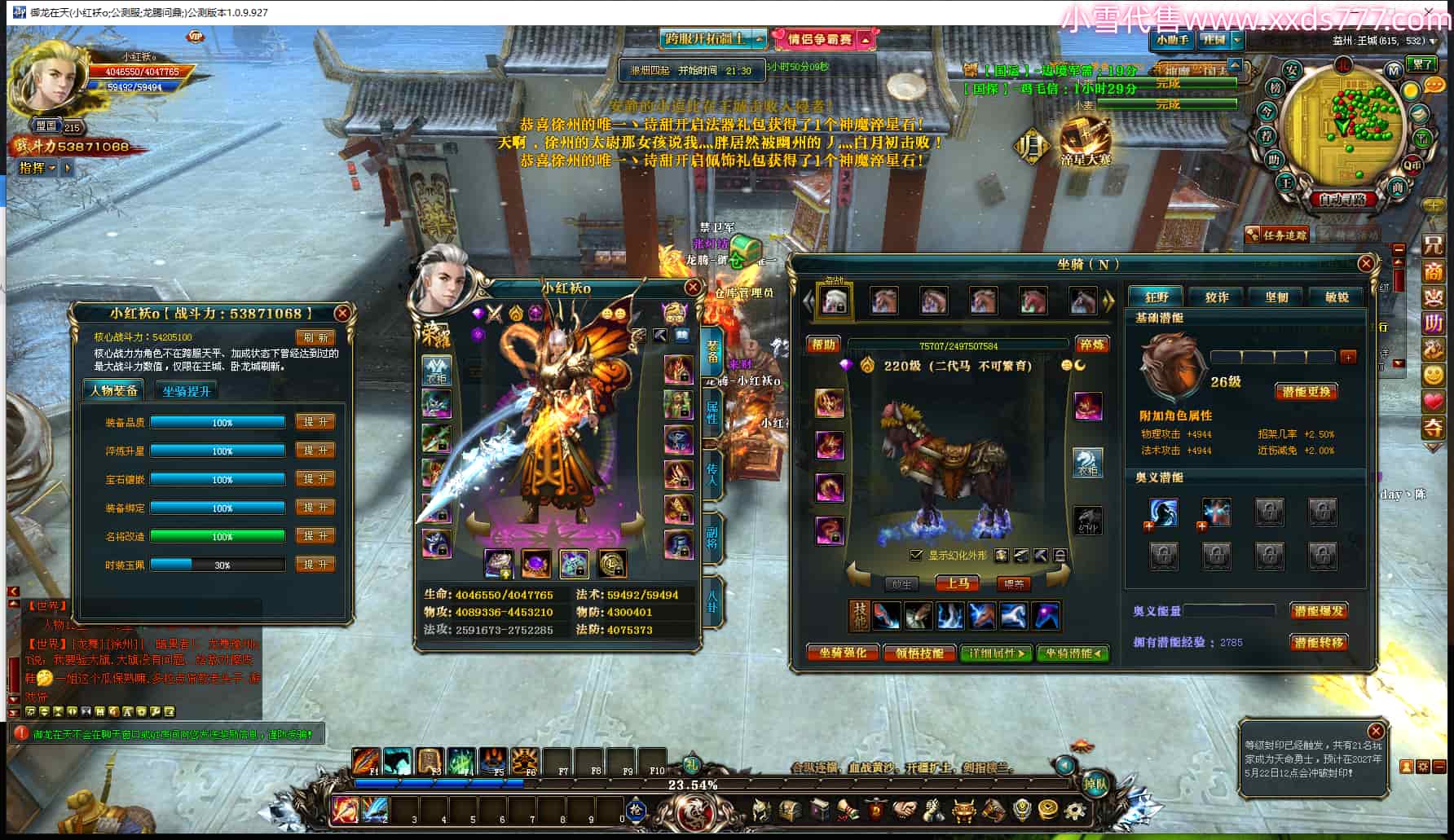Click the 淬炼 refine button
Image resolution: width=1454 pixels, height=840 pixels.
point(1091,345)
